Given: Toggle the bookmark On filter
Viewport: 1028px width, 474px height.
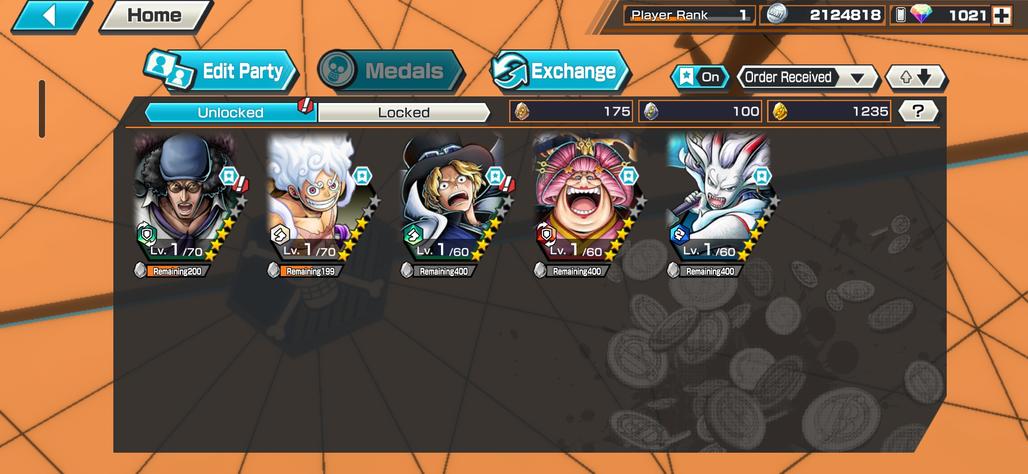Looking at the screenshot, I should (x=700, y=77).
